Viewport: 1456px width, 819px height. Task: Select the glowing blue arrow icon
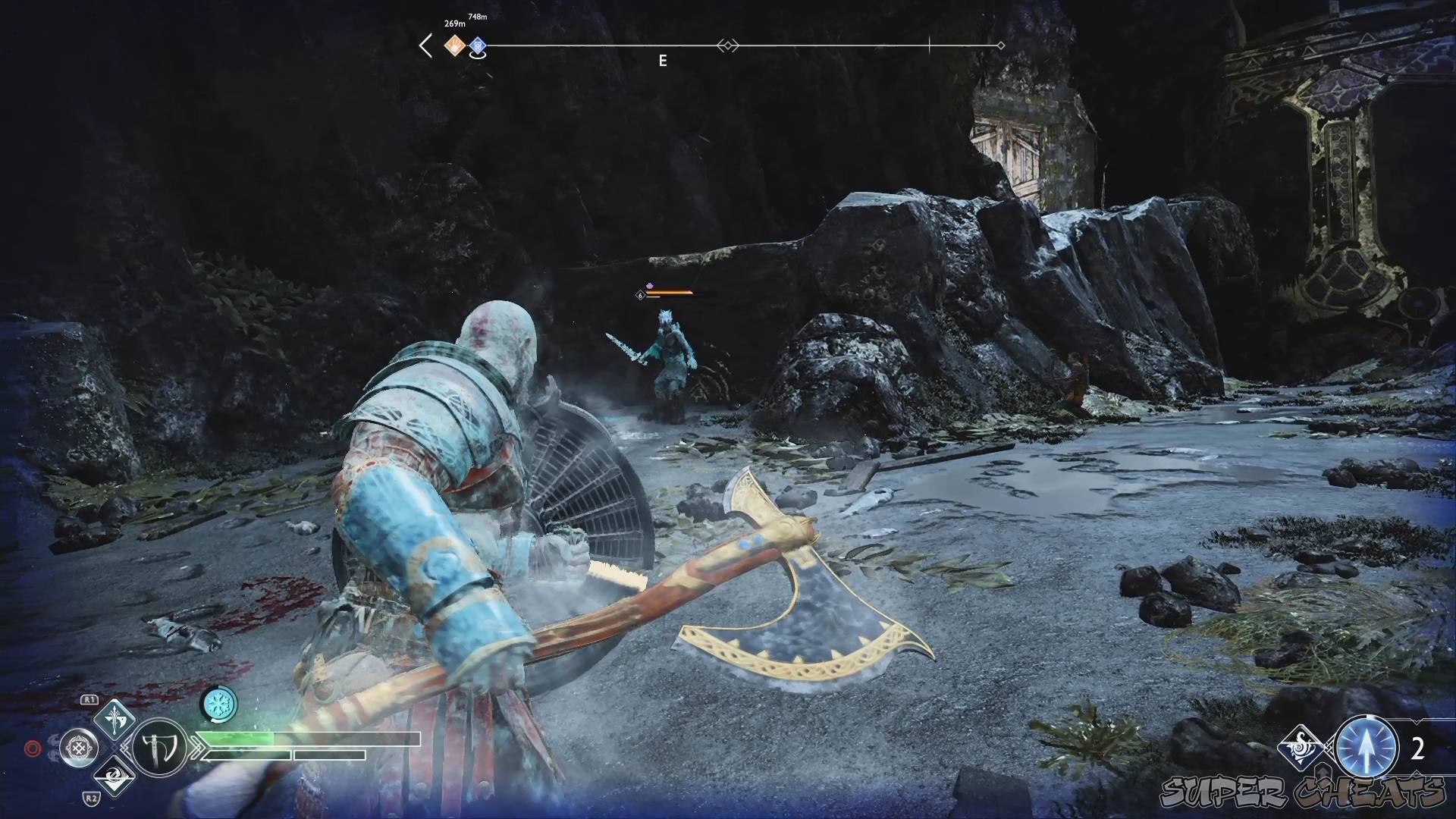click(x=1367, y=748)
